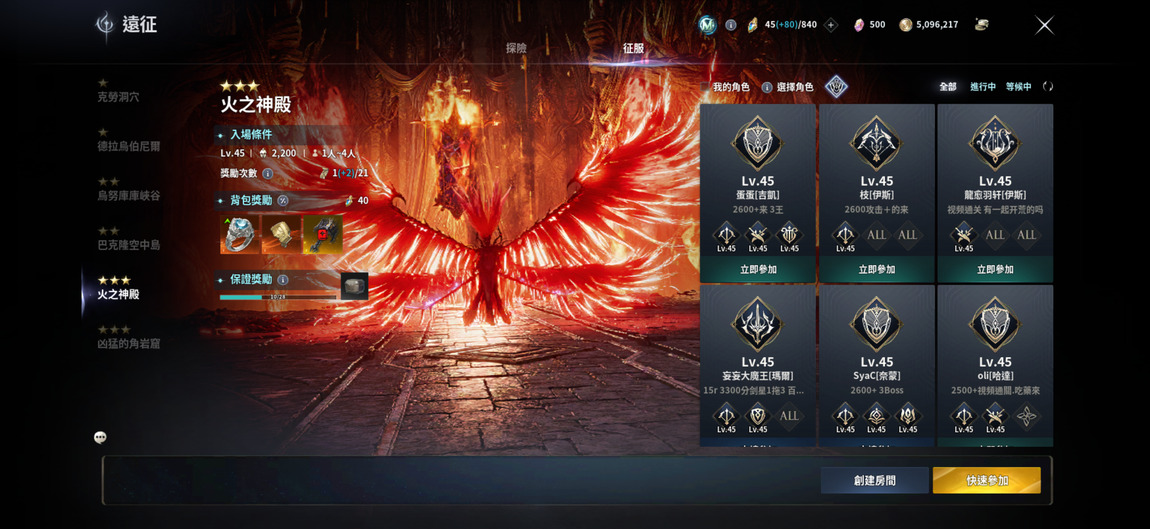Show 等候中 rooms filter
The width and height of the screenshot is (1150, 529).
tap(1018, 87)
